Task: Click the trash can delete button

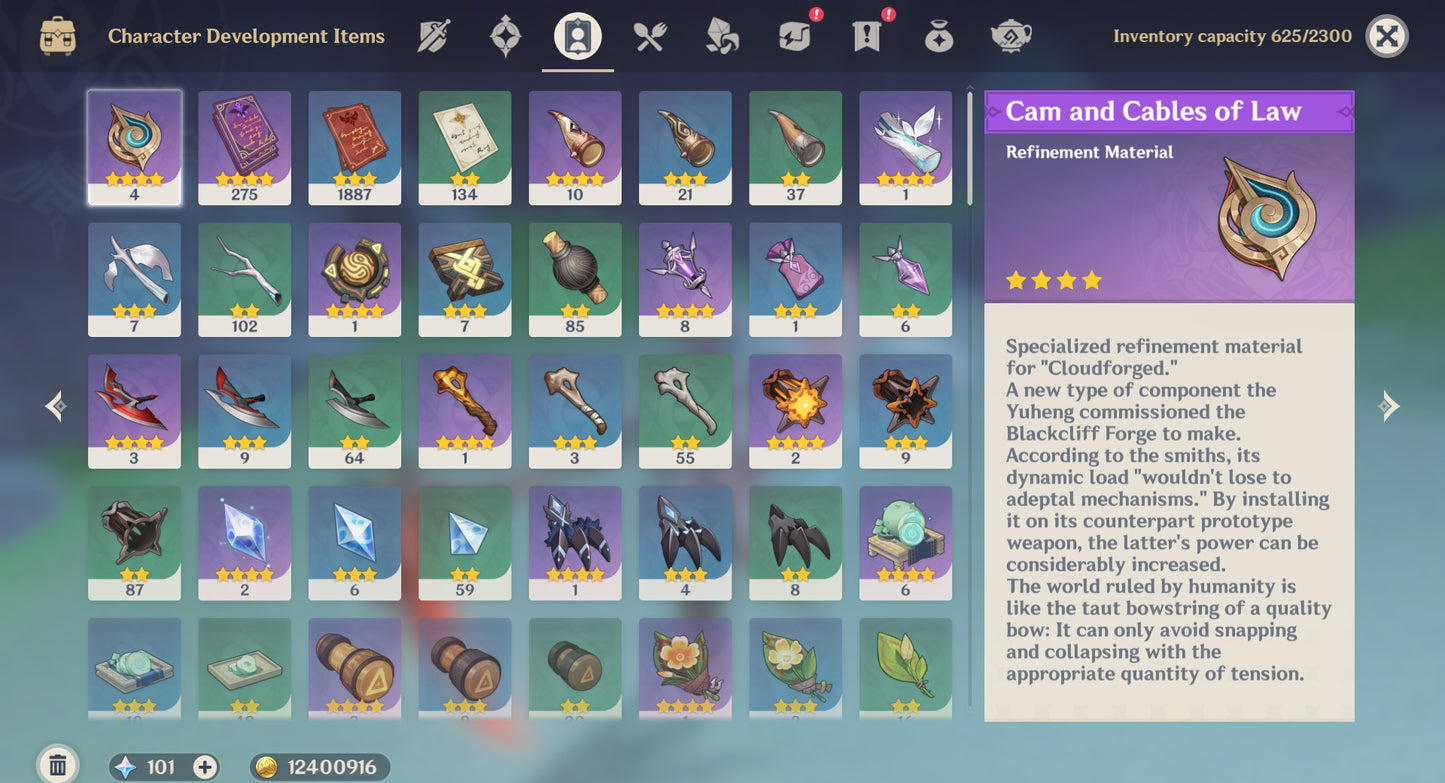Action: click(57, 766)
